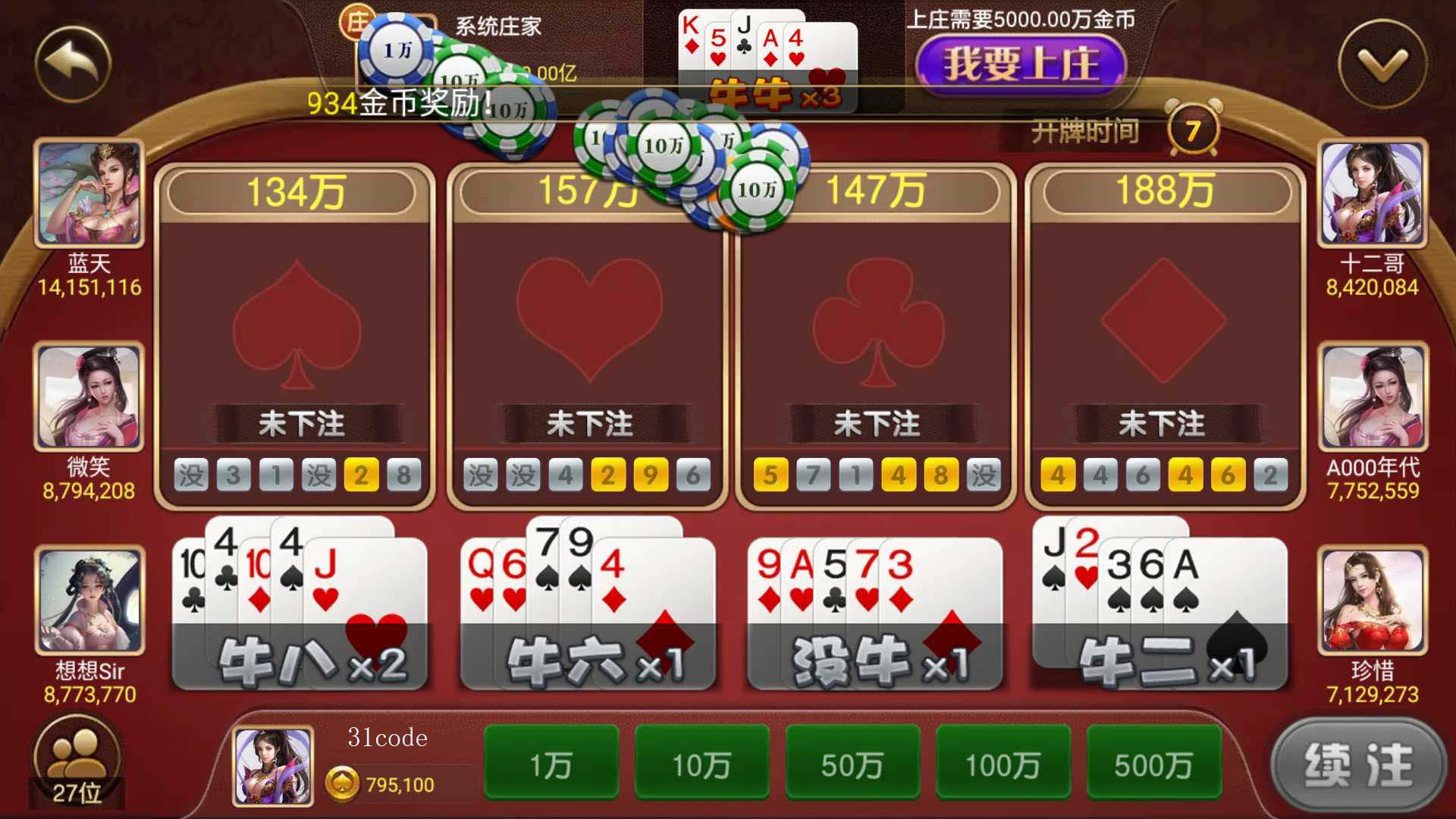The height and width of the screenshot is (819, 1456).
Task: Select the 100万 chip button
Action: click(1003, 764)
